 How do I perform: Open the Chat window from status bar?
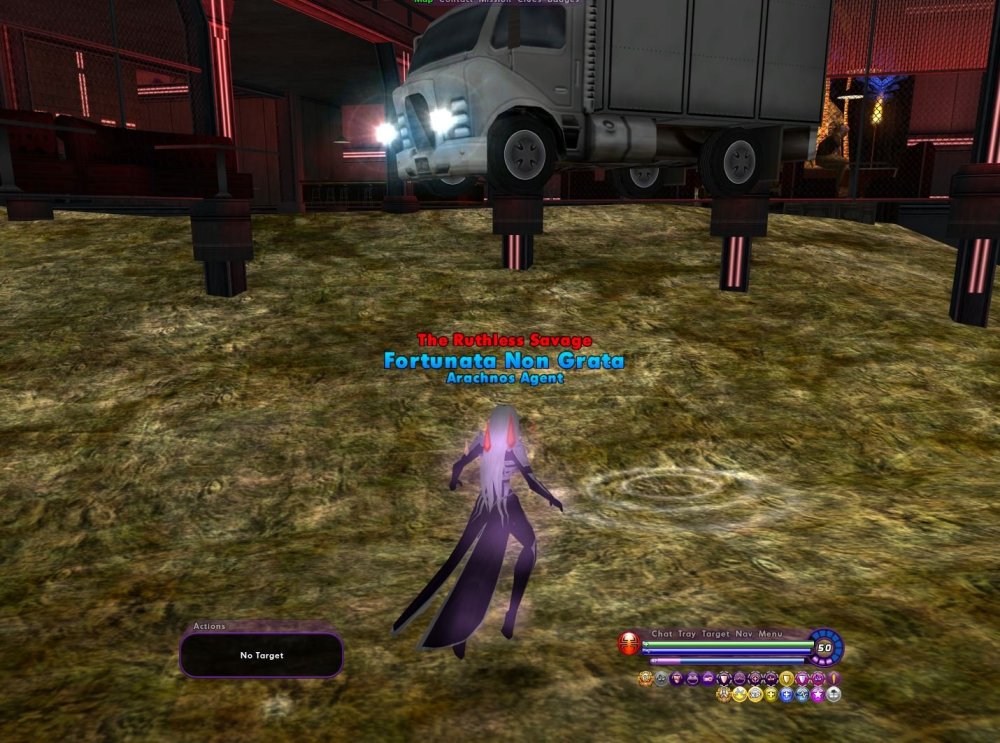(661, 634)
